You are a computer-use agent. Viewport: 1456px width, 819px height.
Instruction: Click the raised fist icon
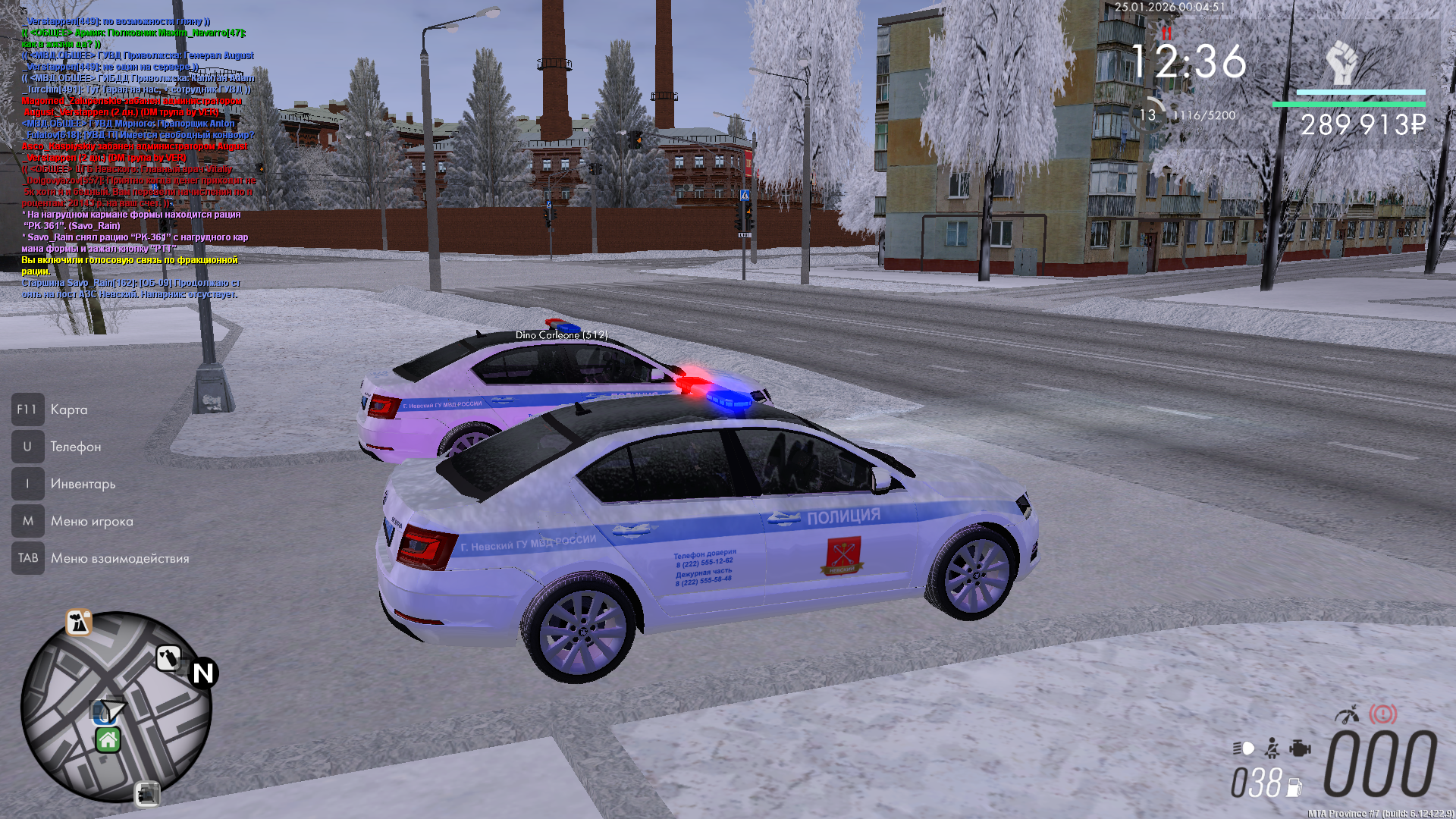(1341, 63)
